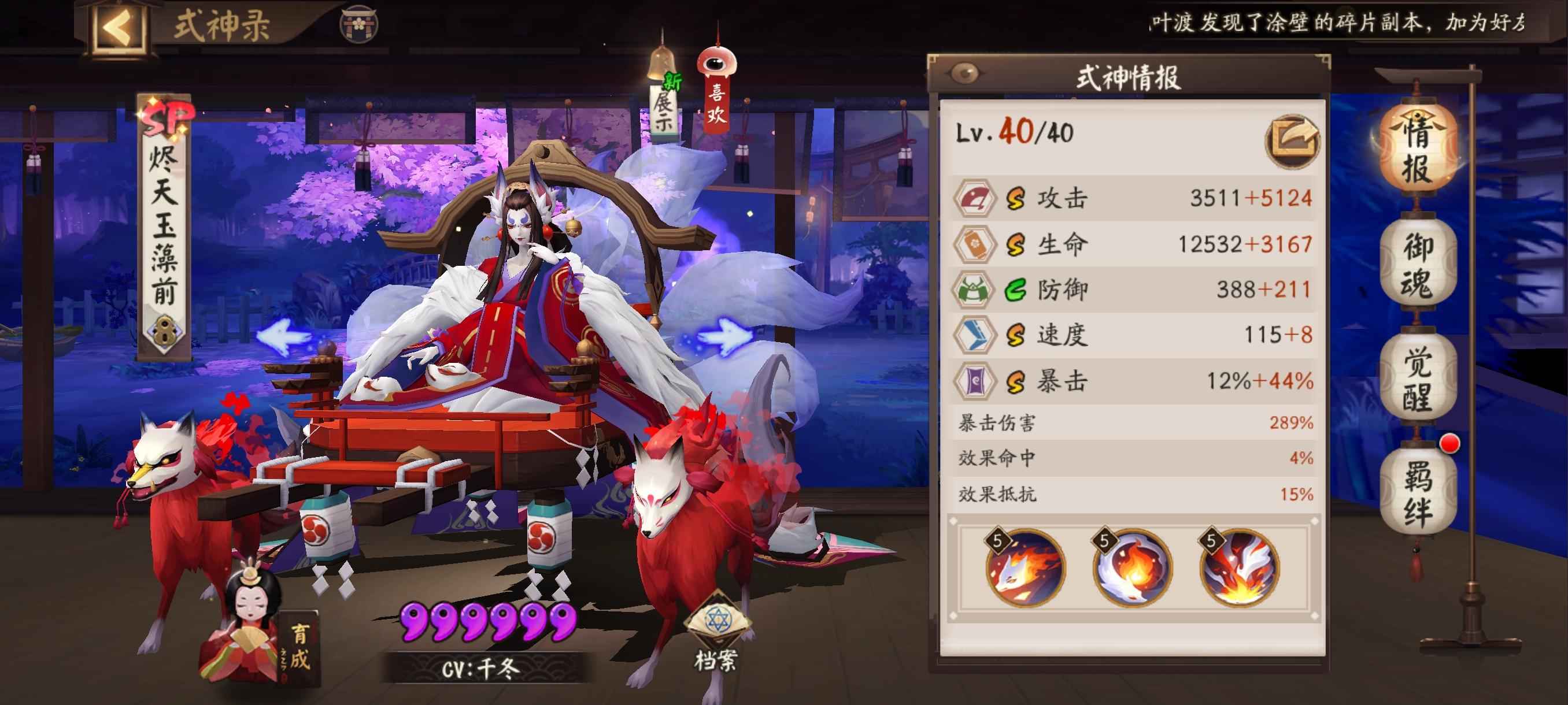Click the share button in info panel
Image resolution: width=1568 pixels, height=705 pixels.
pos(1292,142)
